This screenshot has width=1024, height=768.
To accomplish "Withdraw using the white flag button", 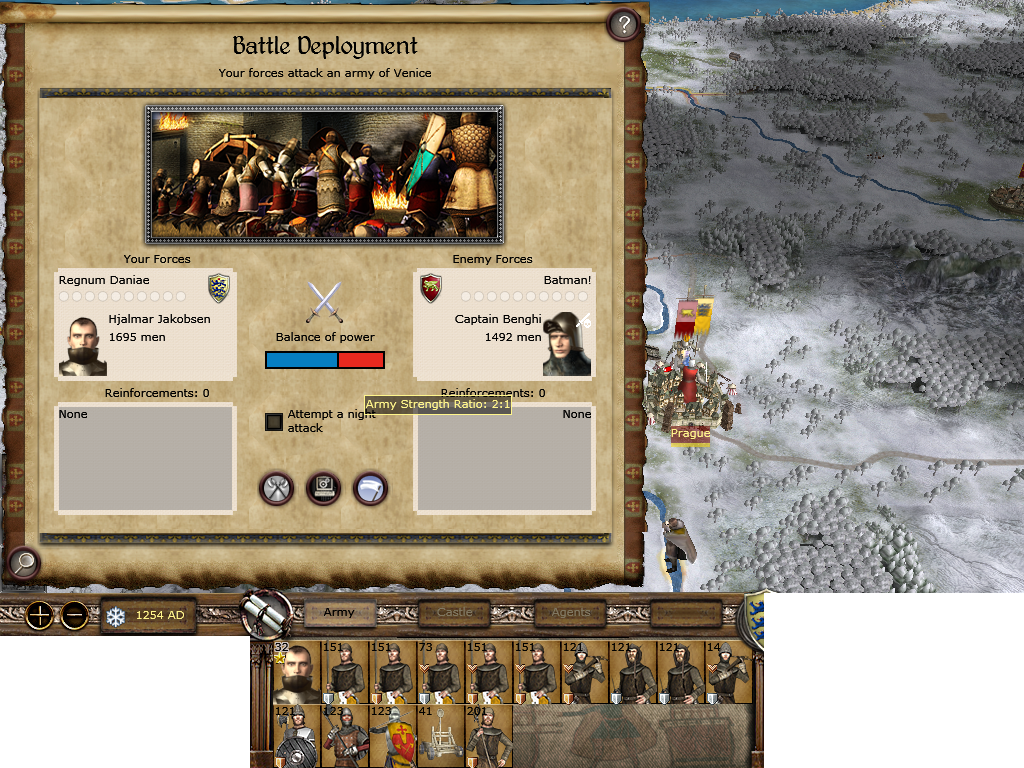I will [x=370, y=489].
